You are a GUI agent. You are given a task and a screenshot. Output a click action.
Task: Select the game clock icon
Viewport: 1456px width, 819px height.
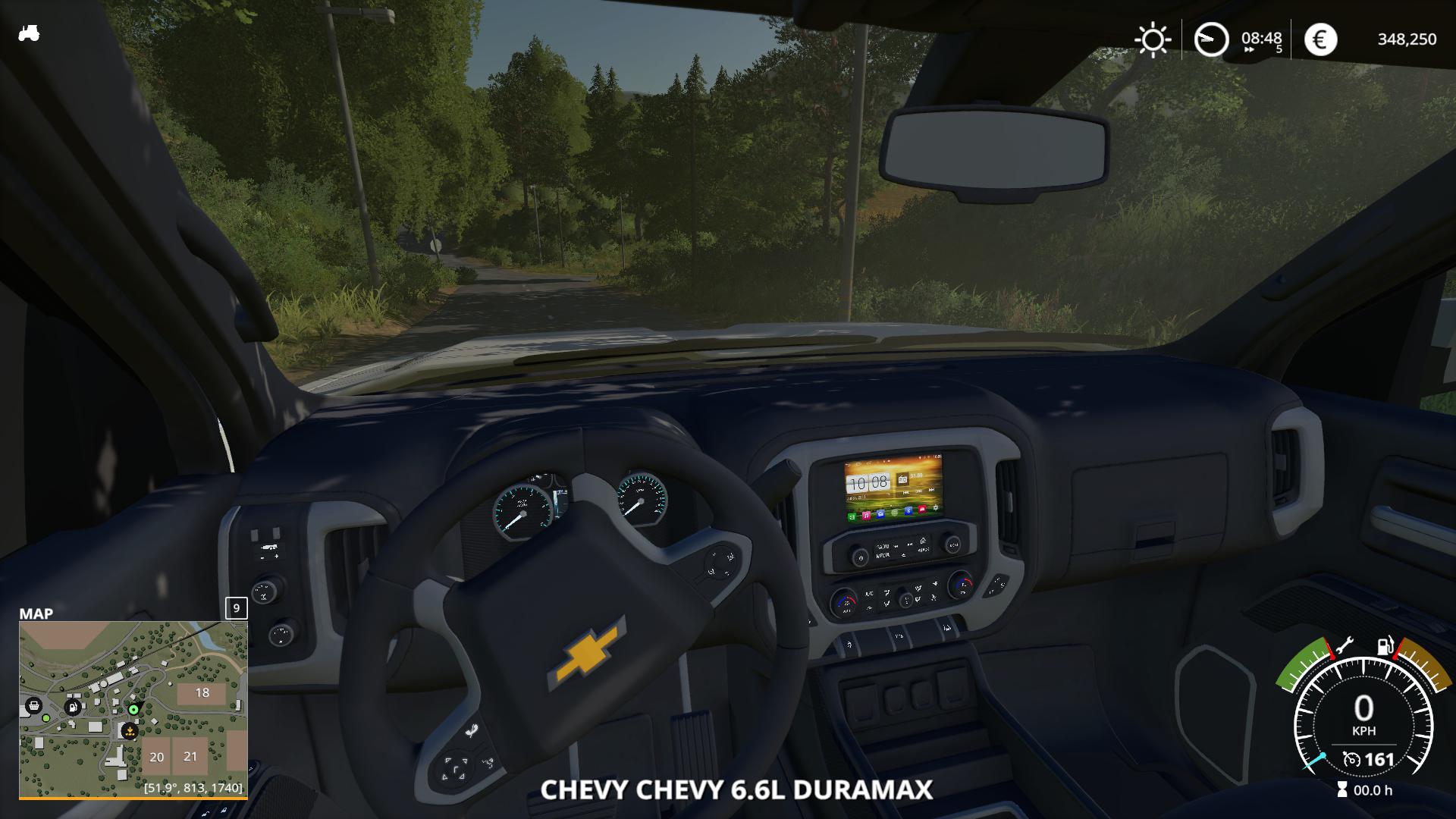point(1210,39)
